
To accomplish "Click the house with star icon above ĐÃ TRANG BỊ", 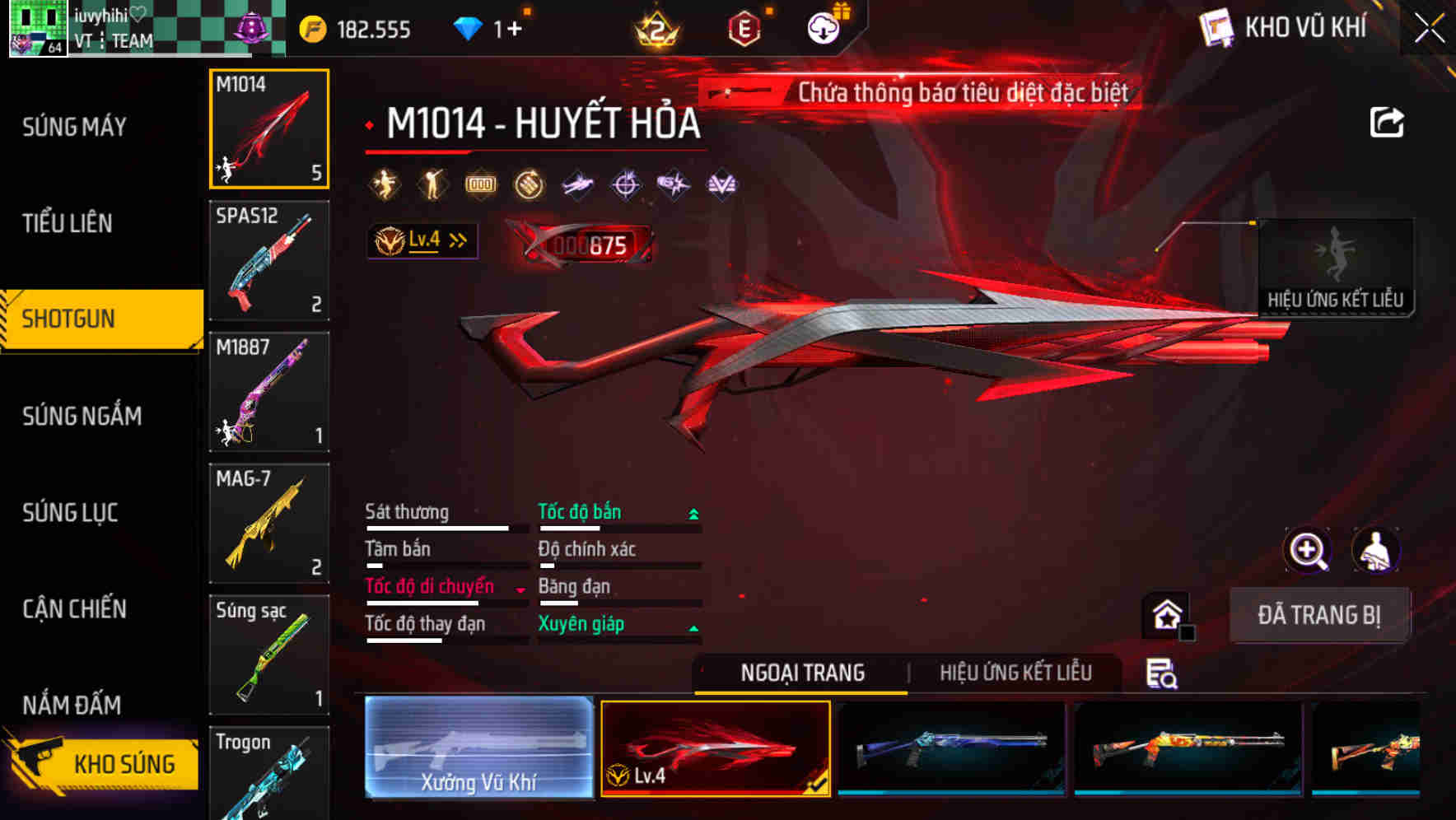I will coord(1166,614).
